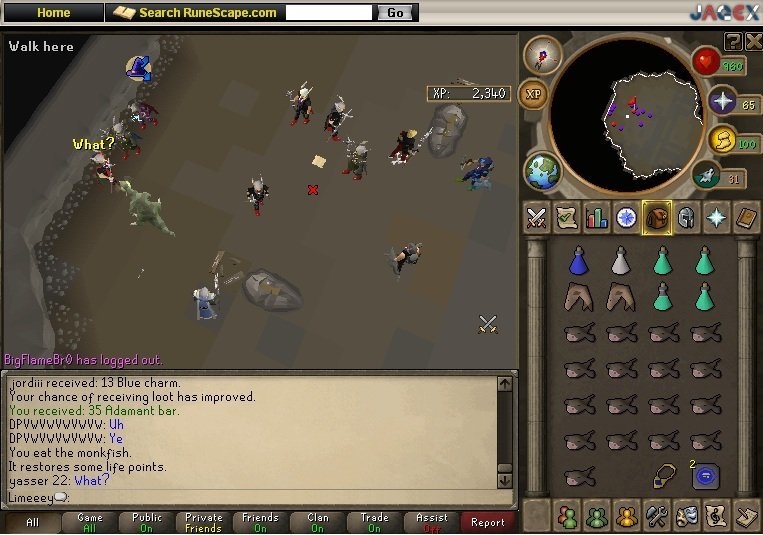Select the white potion in the inventory

click(x=620, y=262)
